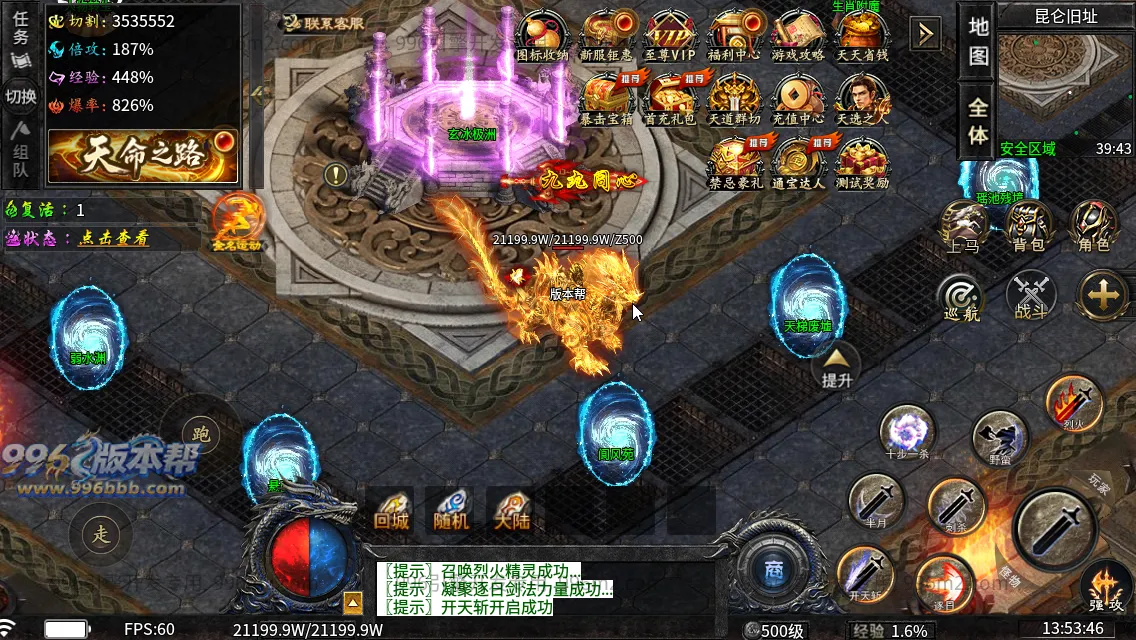Toggle 巡航 auto-cruise
This screenshot has width=1136, height=640.
961,296
